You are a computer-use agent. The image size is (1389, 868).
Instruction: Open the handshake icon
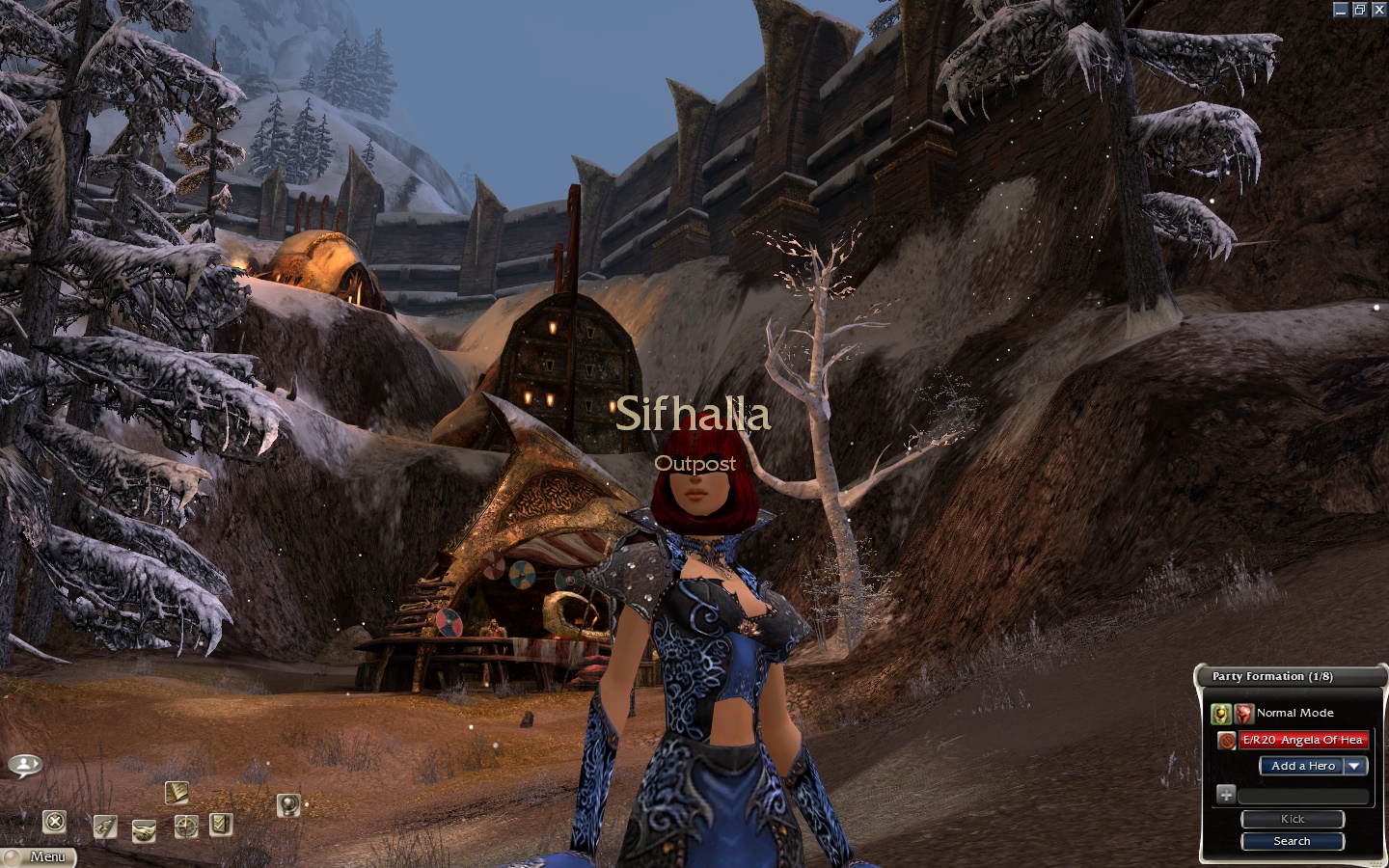point(144,830)
